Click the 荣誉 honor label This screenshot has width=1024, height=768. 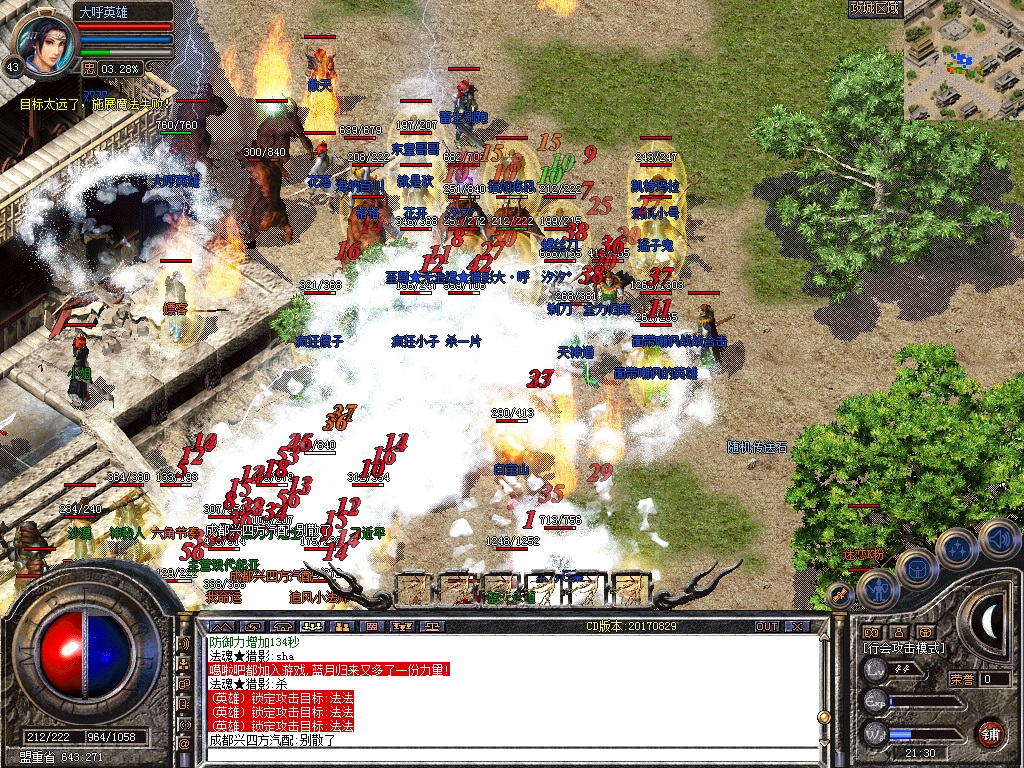point(962,679)
